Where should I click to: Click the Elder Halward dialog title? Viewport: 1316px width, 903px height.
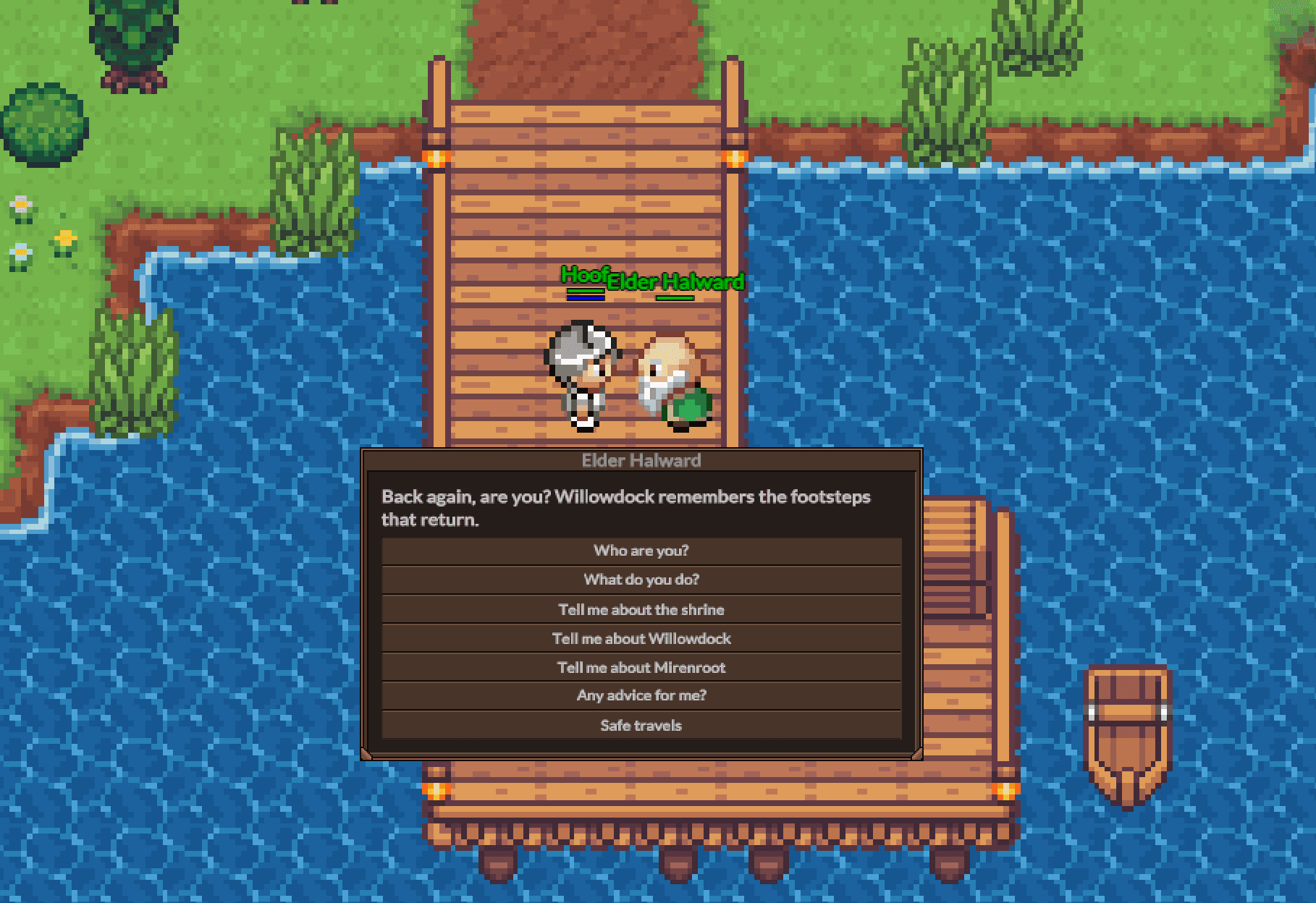pos(641,460)
